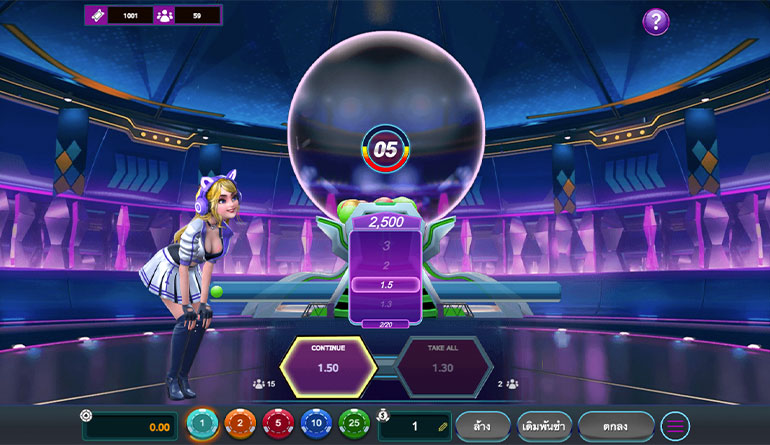770x445 pixels.
Task: Open the ticket icon panel showing 1001
Action: point(98,16)
